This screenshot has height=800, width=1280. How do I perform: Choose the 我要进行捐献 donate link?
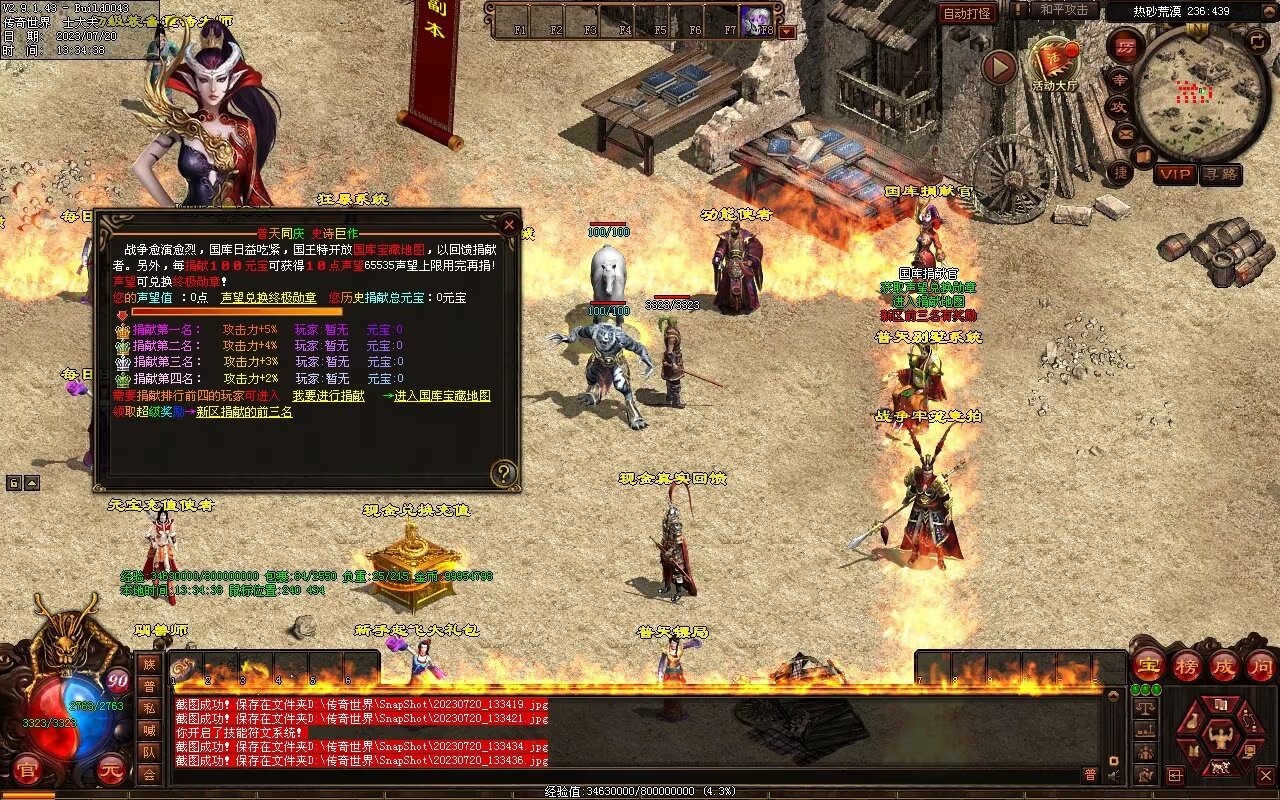[x=328, y=396]
